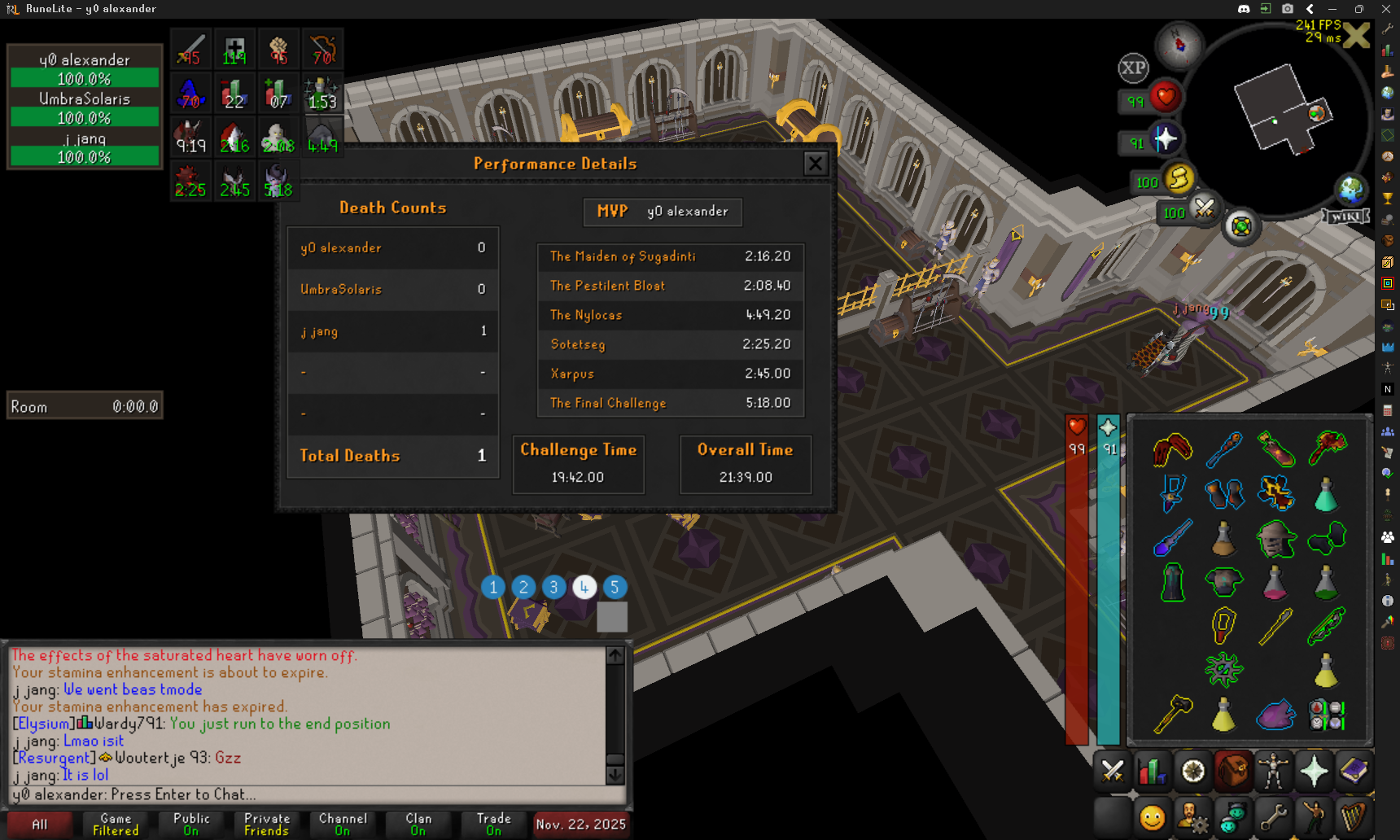
Task: Activate the special attack orb
Action: pos(1204,209)
